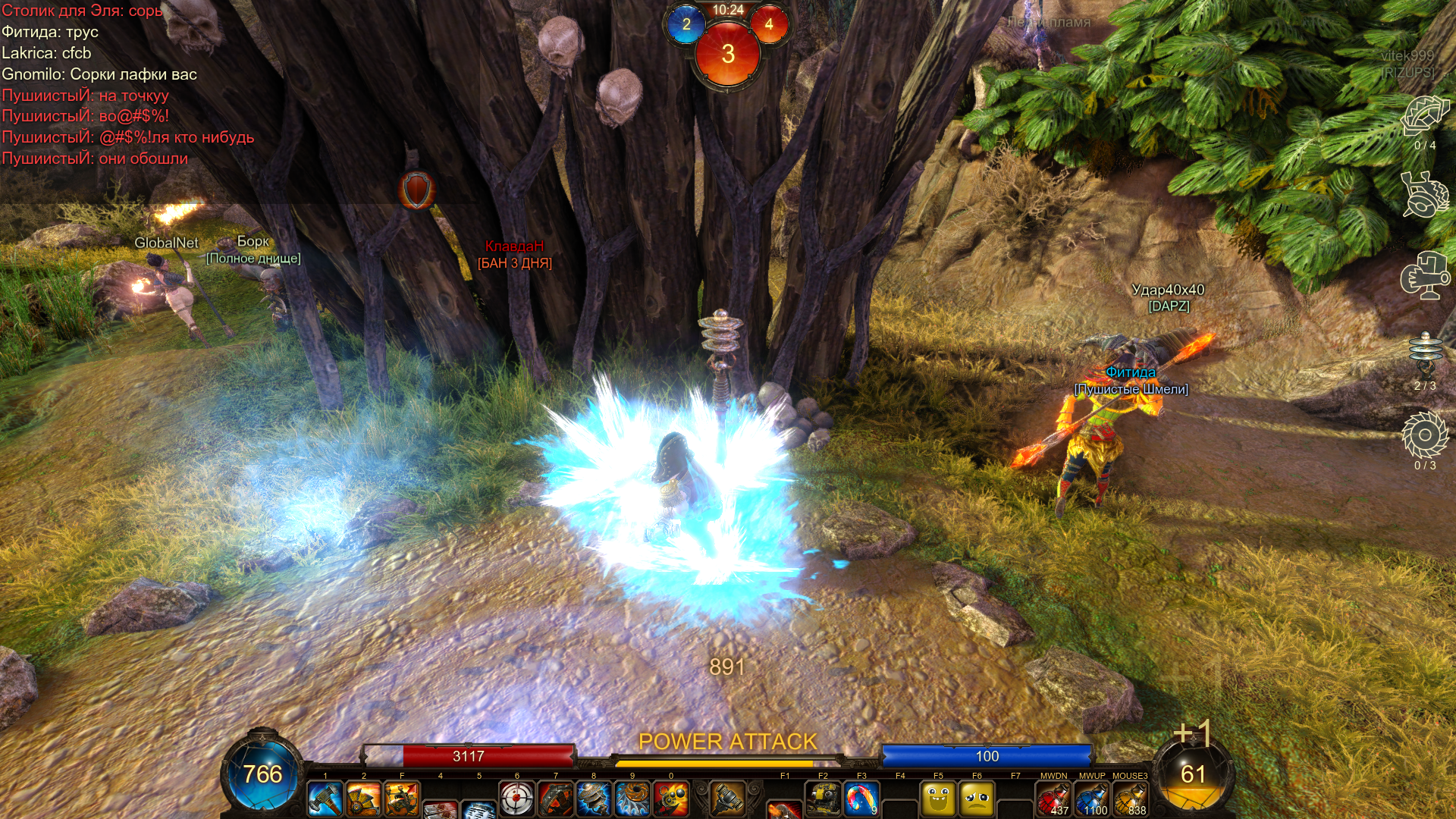Click the cannon weapon icon beside the hotbar

[727, 798]
